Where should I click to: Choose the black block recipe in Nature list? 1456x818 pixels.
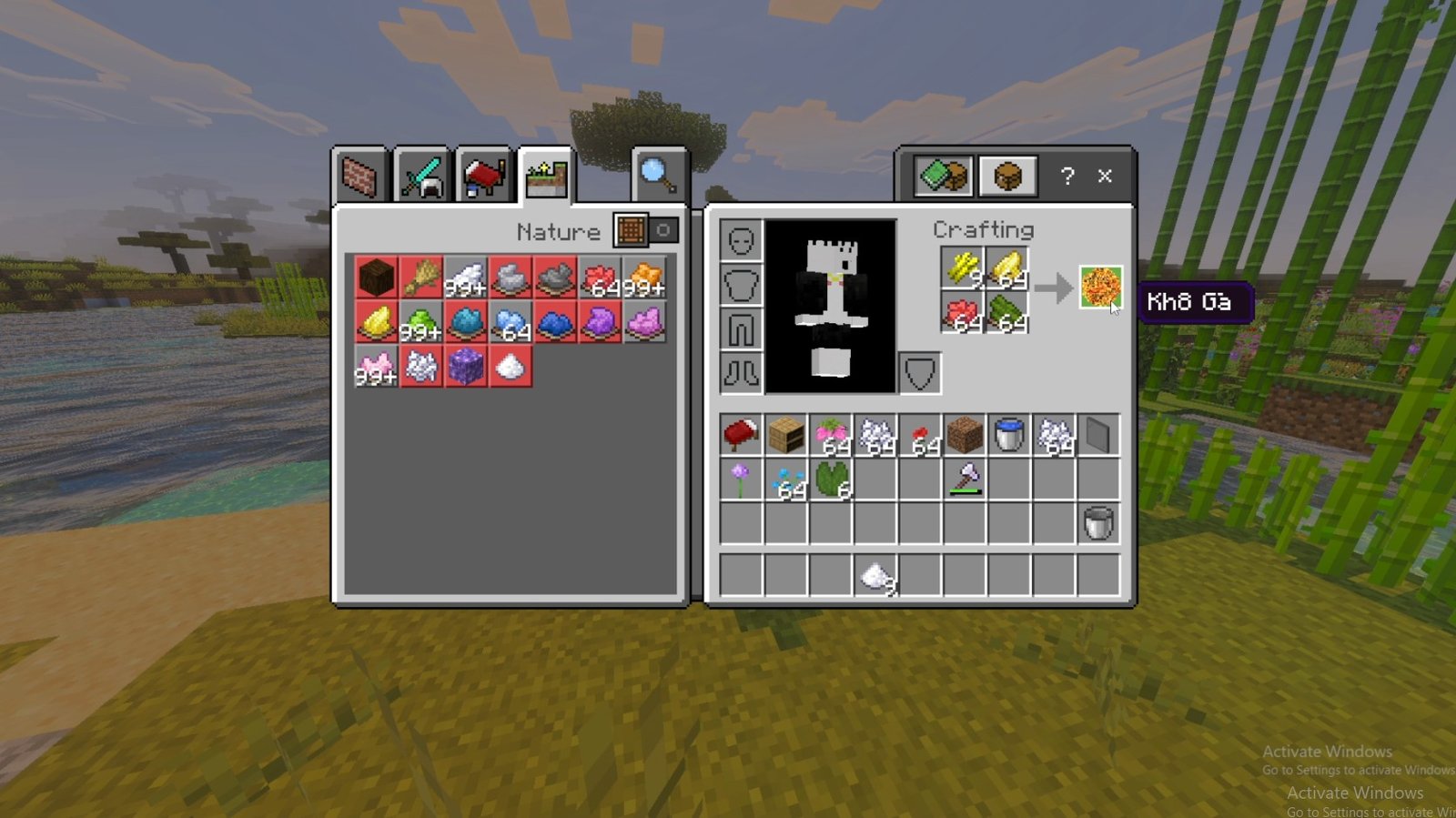pos(376,278)
